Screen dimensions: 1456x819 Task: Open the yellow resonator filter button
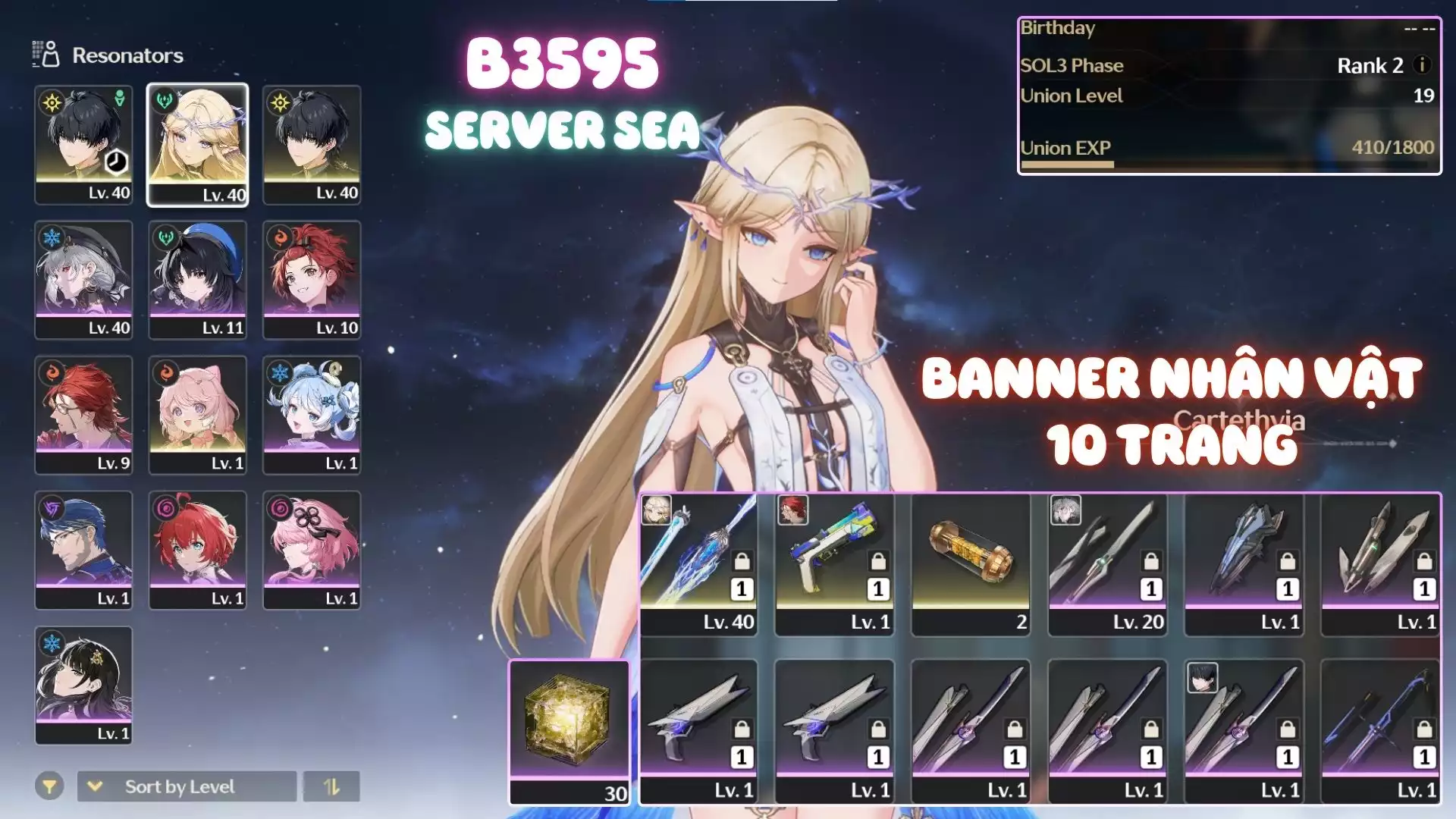(x=49, y=786)
